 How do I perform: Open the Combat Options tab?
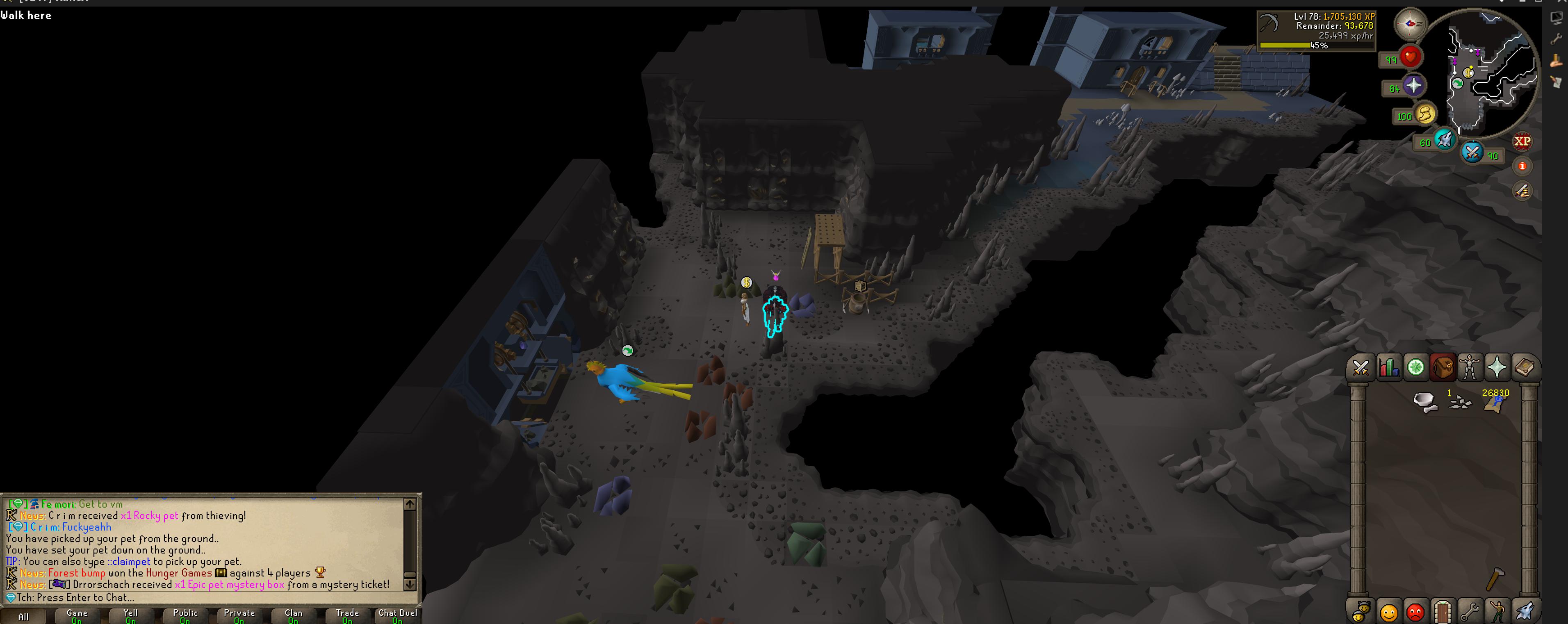tap(1361, 368)
